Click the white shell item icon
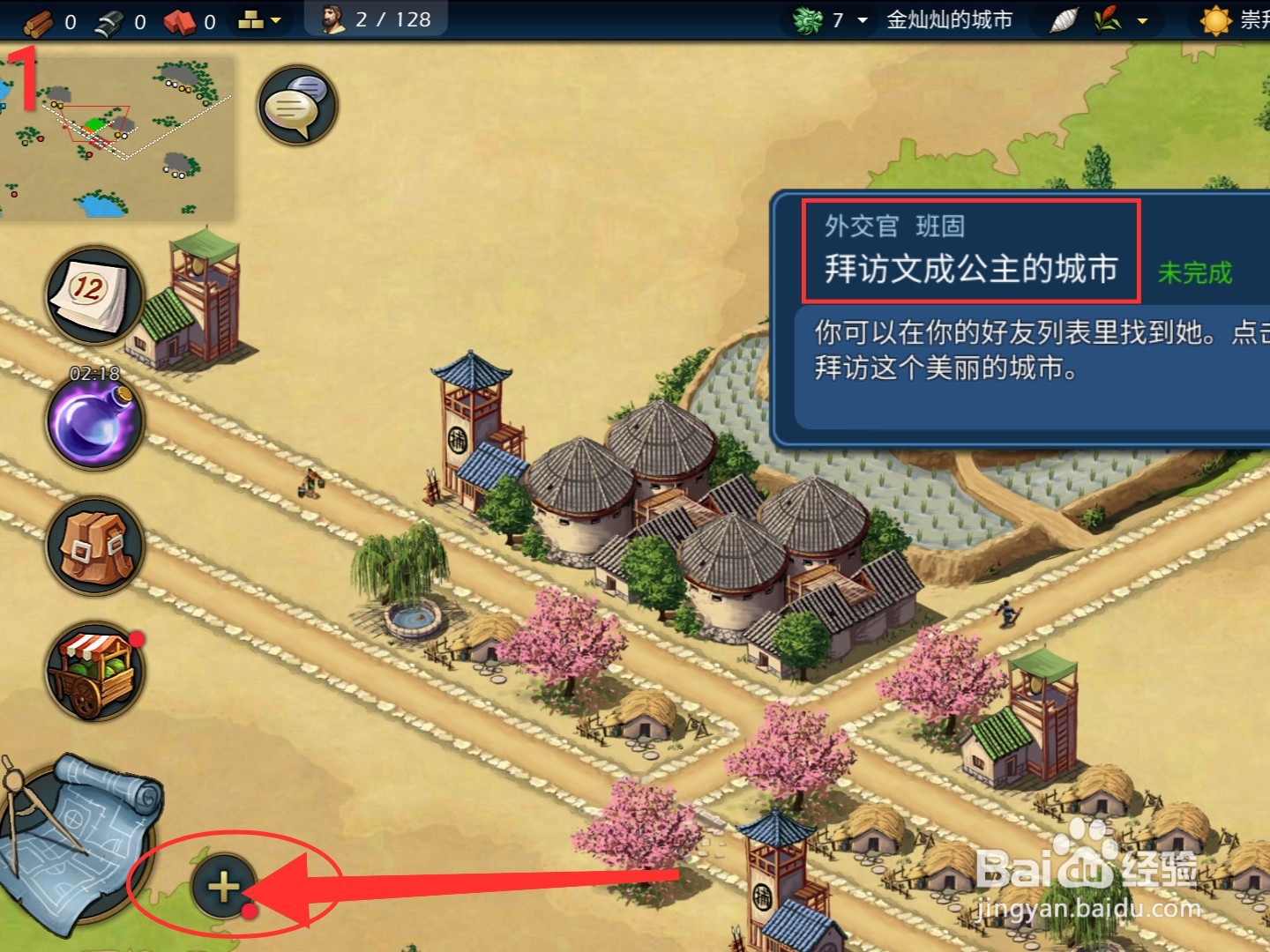 coord(1065,19)
